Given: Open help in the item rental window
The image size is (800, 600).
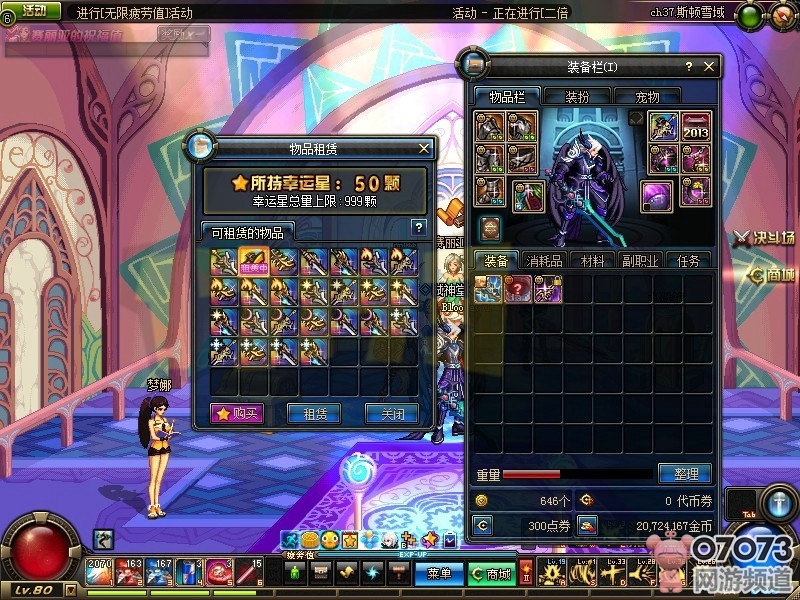Looking at the screenshot, I should (419, 227).
